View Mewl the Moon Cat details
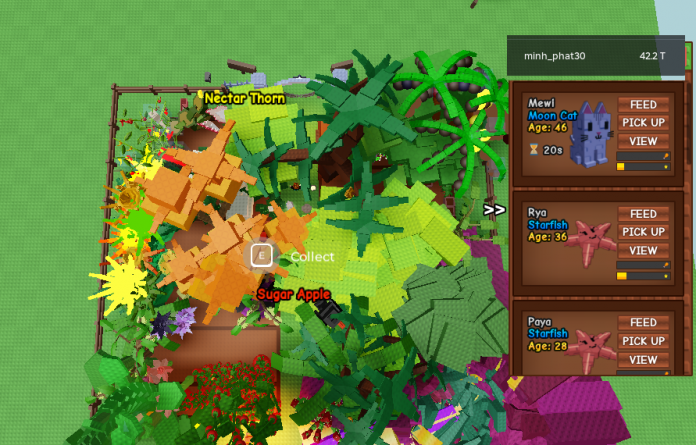This screenshot has height=445, width=696. point(643,141)
